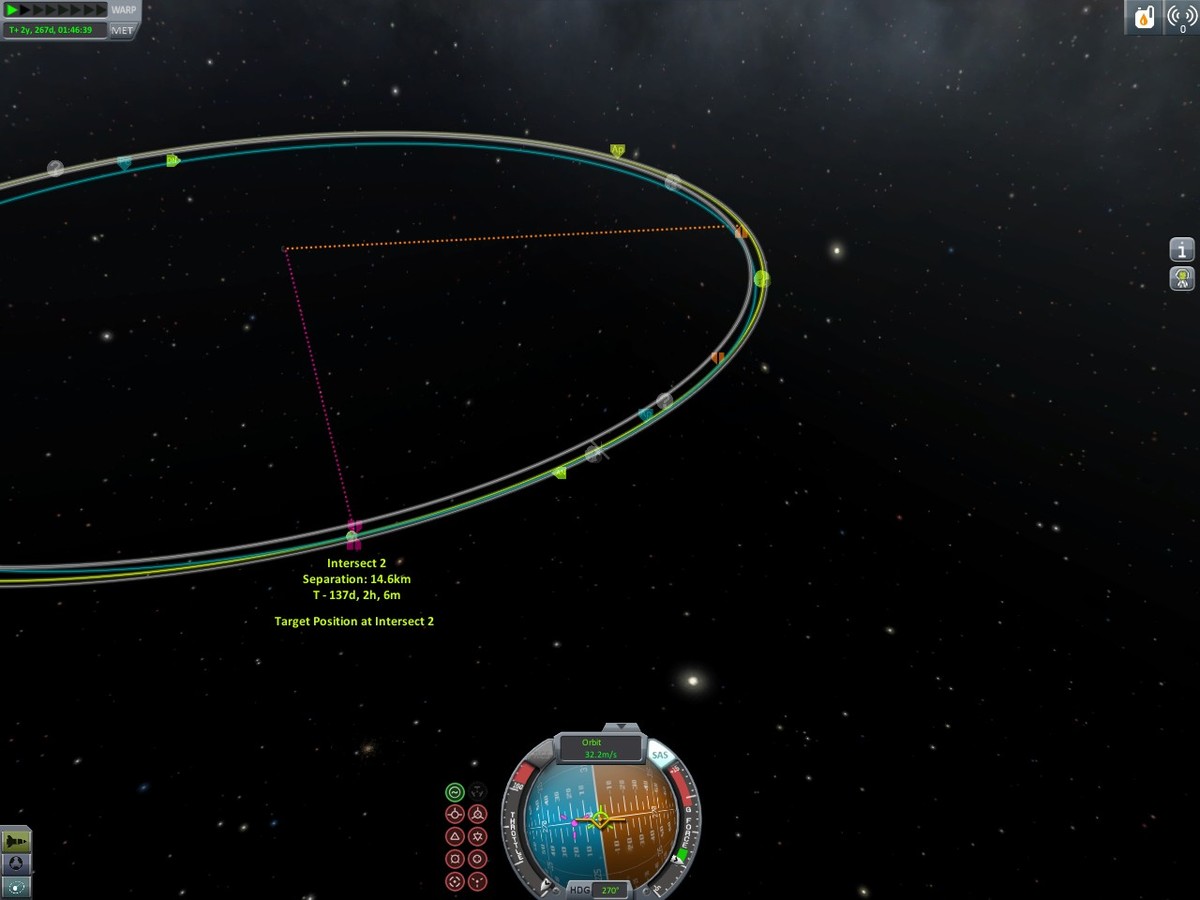Choose the anti-normal SAS direction

(x=478, y=836)
